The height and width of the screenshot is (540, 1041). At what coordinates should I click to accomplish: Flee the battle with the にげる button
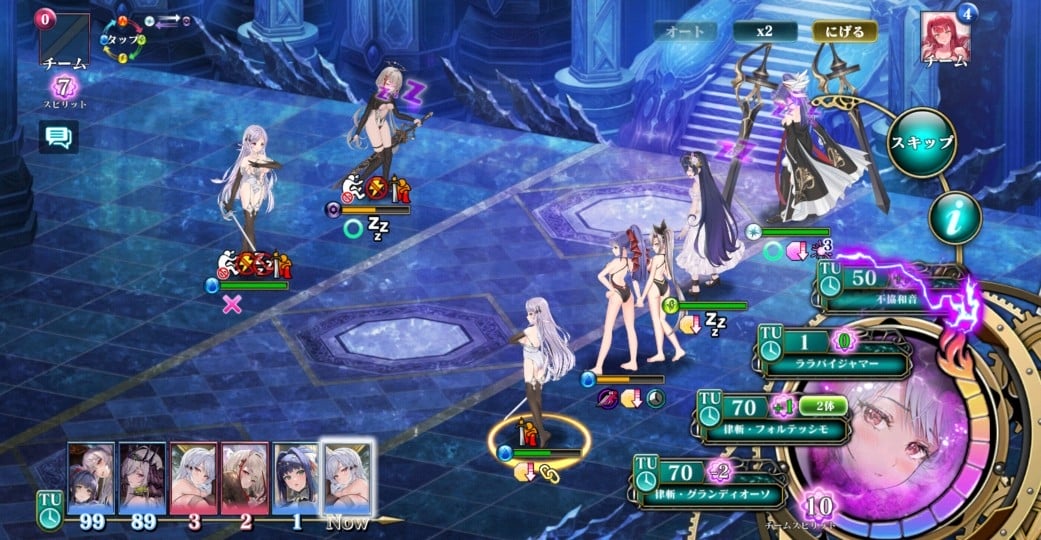point(844,31)
